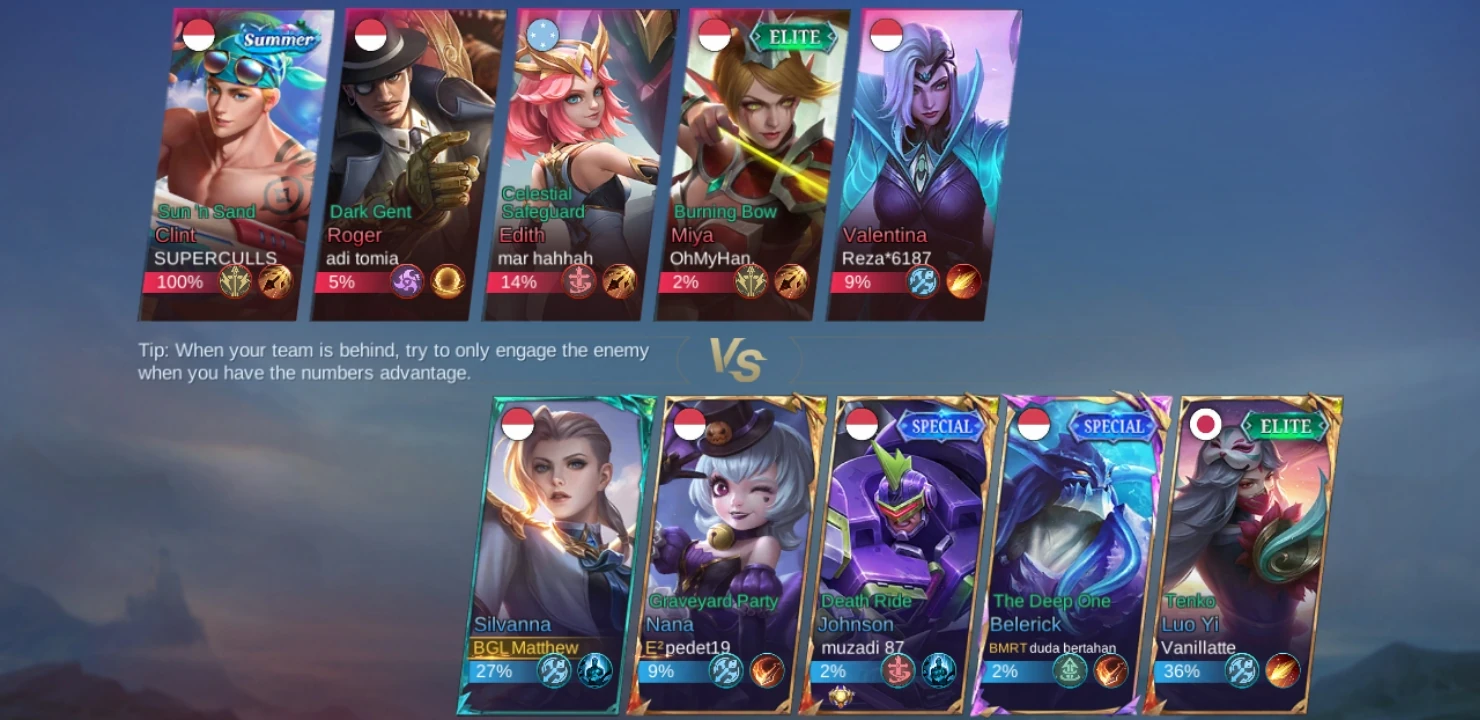Select Clint's assassin emblem icon

click(x=236, y=282)
